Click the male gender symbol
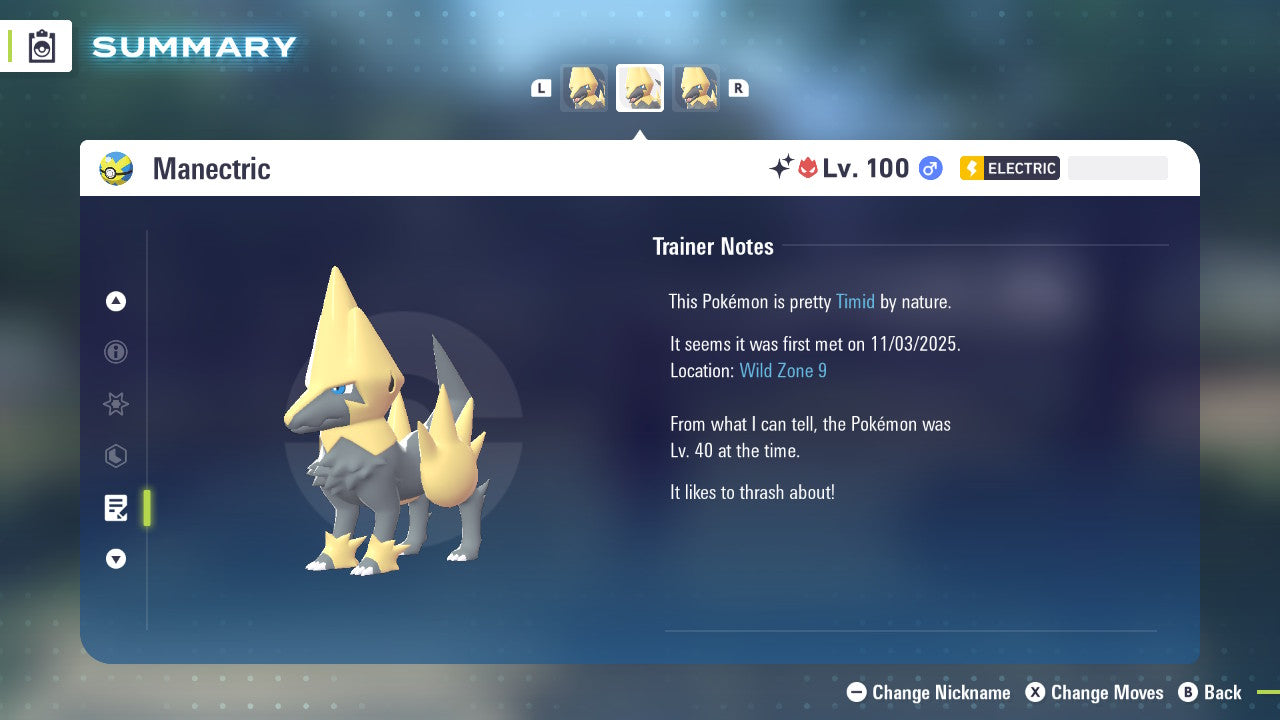Image resolution: width=1280 pixels, height=720 pixels. pos(929,168)
